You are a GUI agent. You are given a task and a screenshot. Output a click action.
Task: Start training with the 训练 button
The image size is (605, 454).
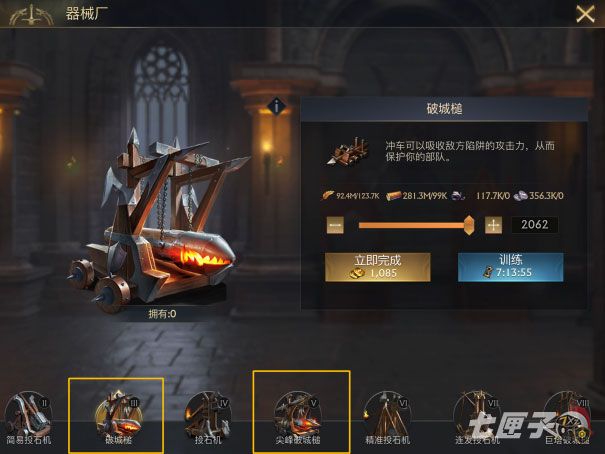click(510, 266)
